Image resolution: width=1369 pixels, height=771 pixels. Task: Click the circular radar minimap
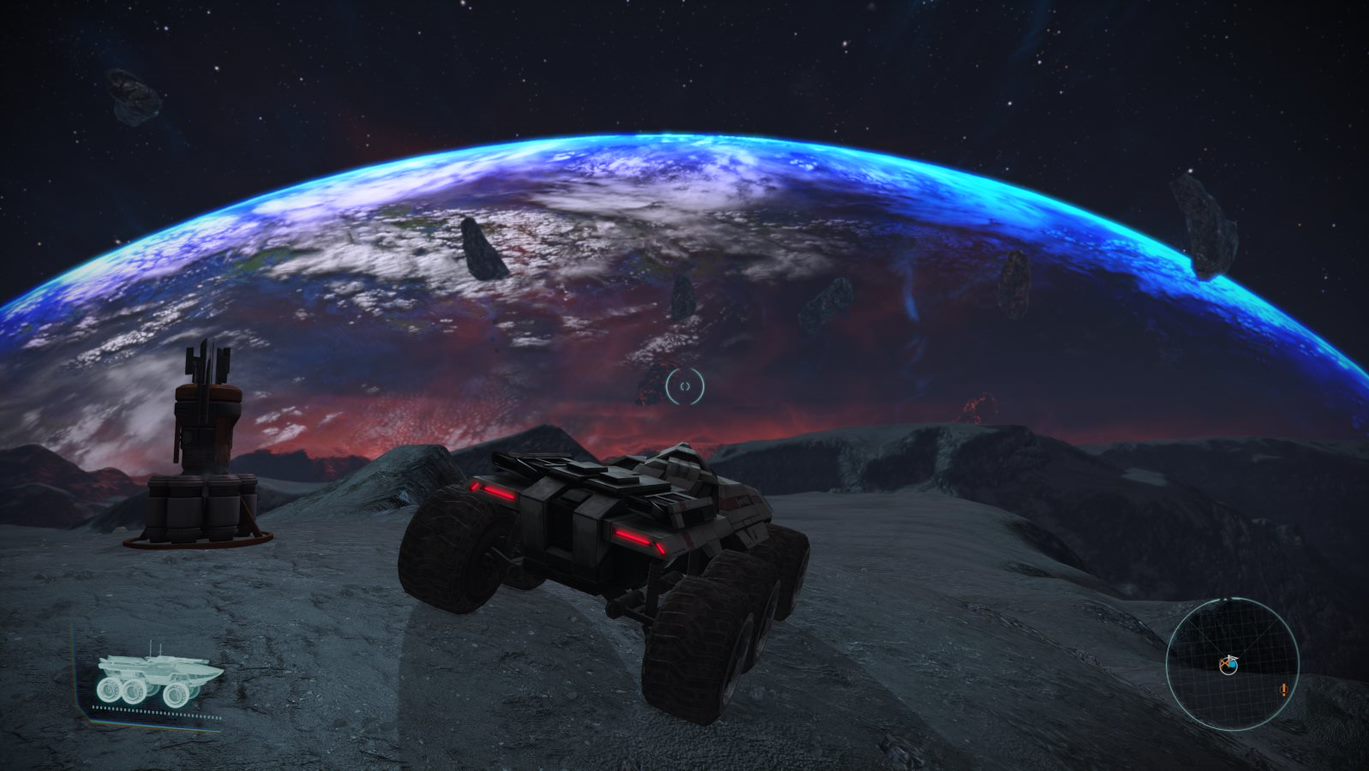coord(1232,663)
